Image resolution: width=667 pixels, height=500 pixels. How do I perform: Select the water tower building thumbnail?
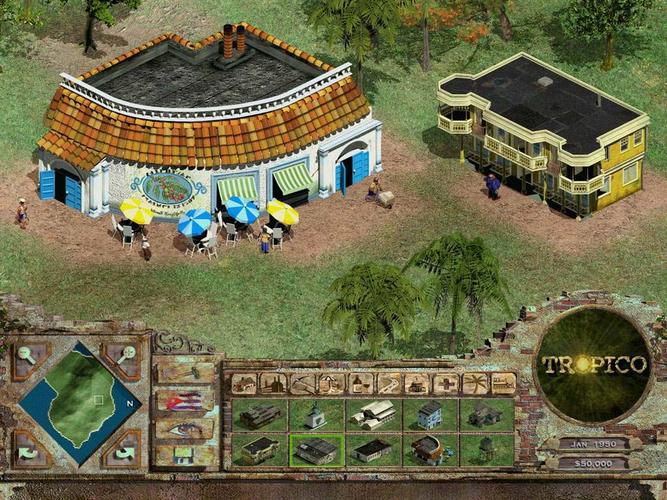pyautogui.click(x=486, y=449)
